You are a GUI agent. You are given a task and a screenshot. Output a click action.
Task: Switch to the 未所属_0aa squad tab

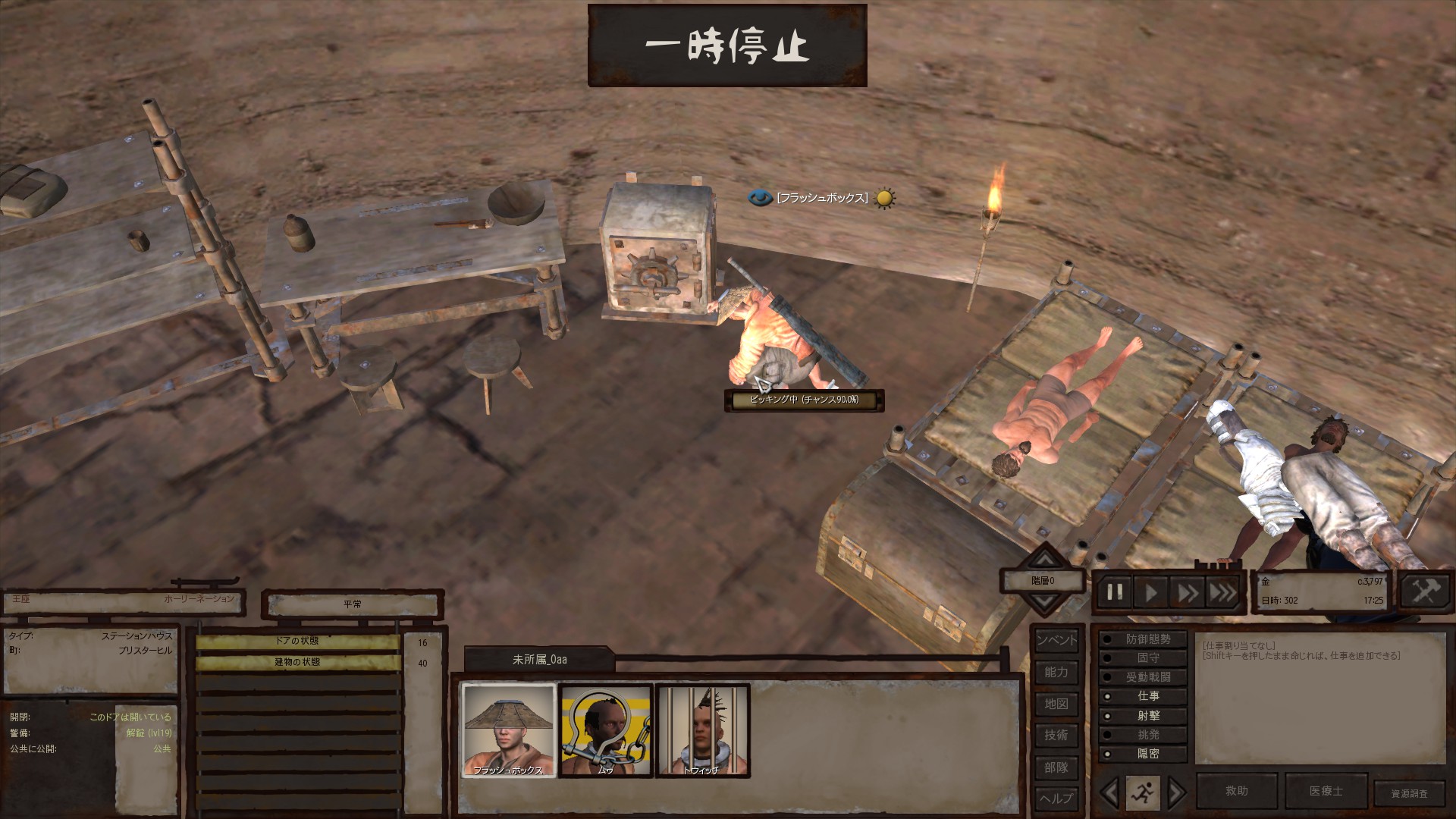click(x=539, y=660)
